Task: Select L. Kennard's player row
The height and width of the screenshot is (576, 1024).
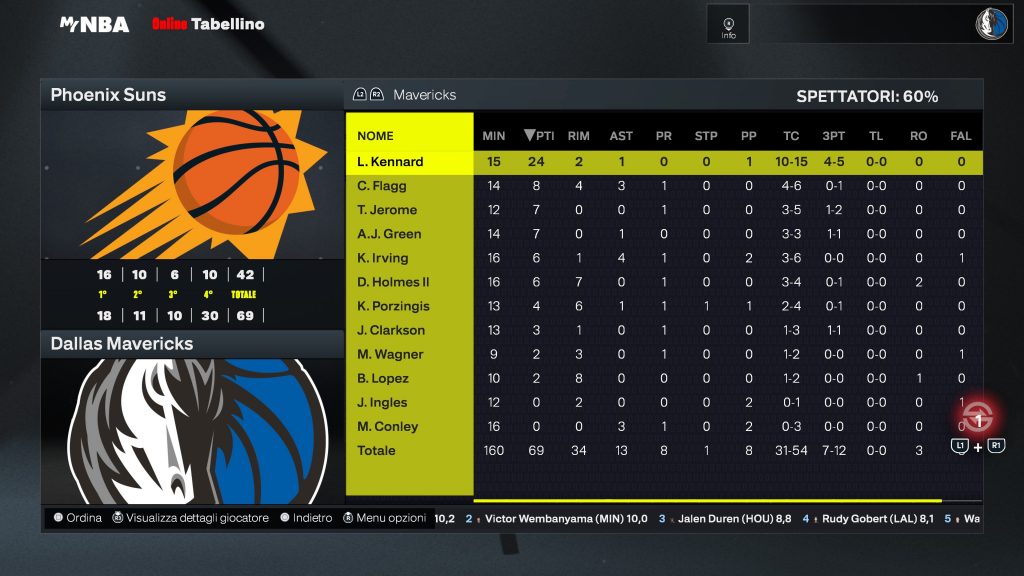Action: click(x=390, y=162)
